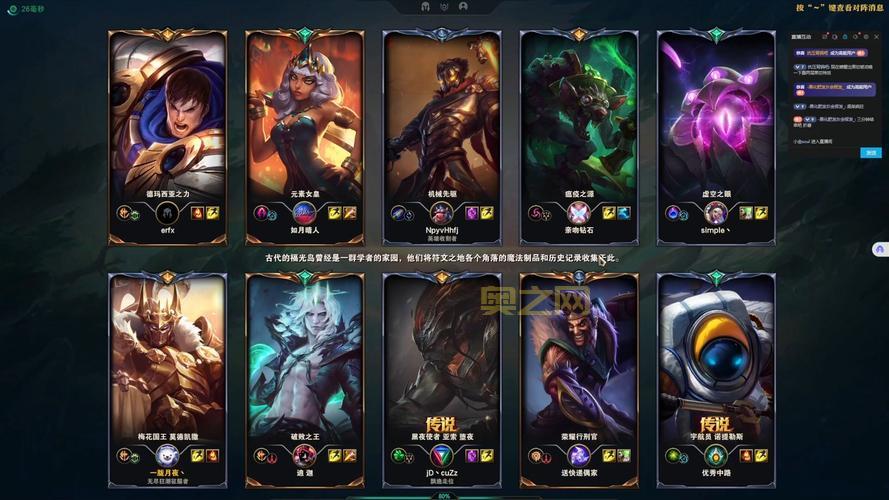The height and width of the screenshot is (500, 889).
Task: Close the stream interaction chat panel
Action: 878,37
